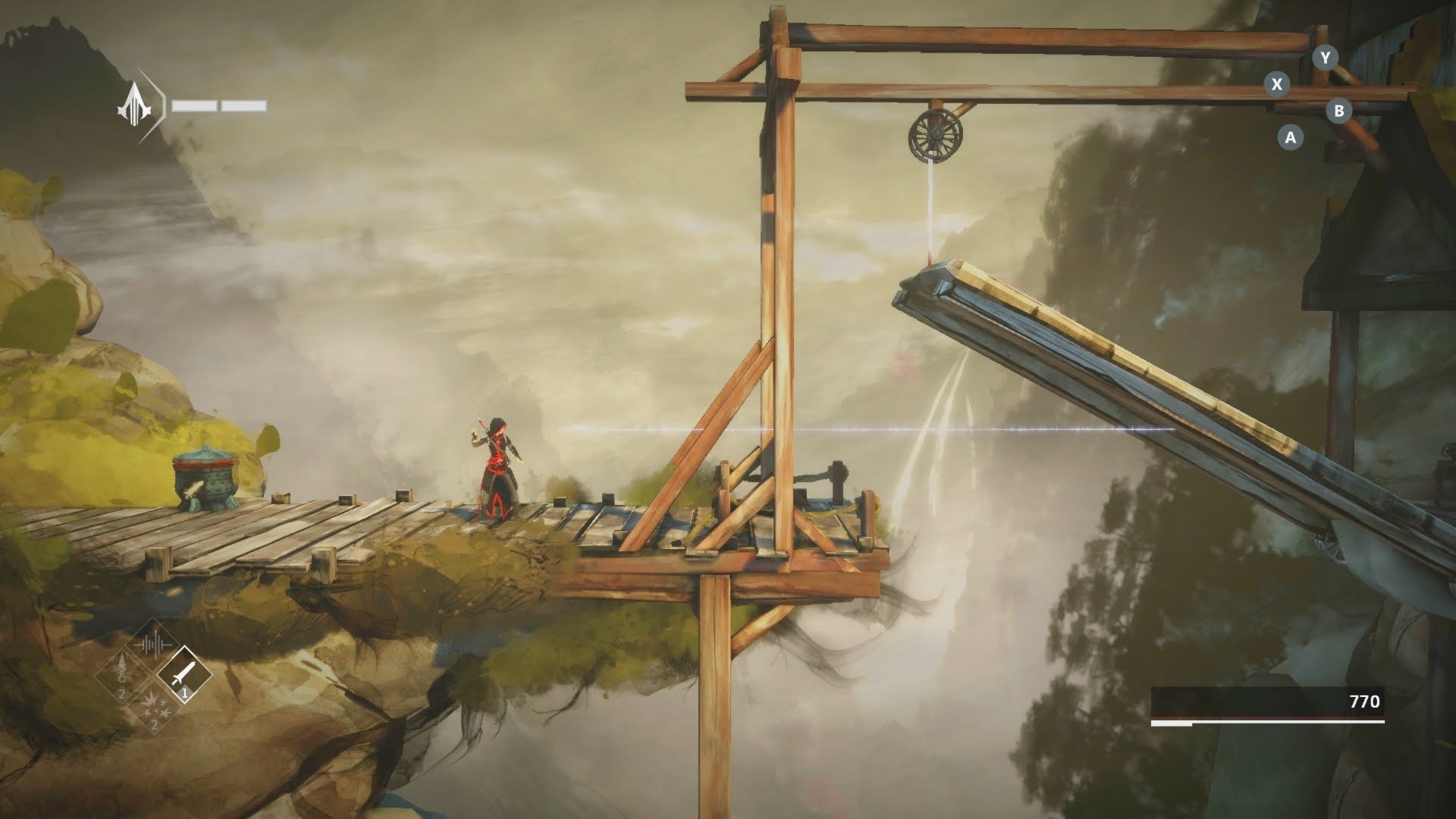Click the Assassin insignia emblem
Image resolution: width=1456 pixels, height=819 pixels.
136,105
